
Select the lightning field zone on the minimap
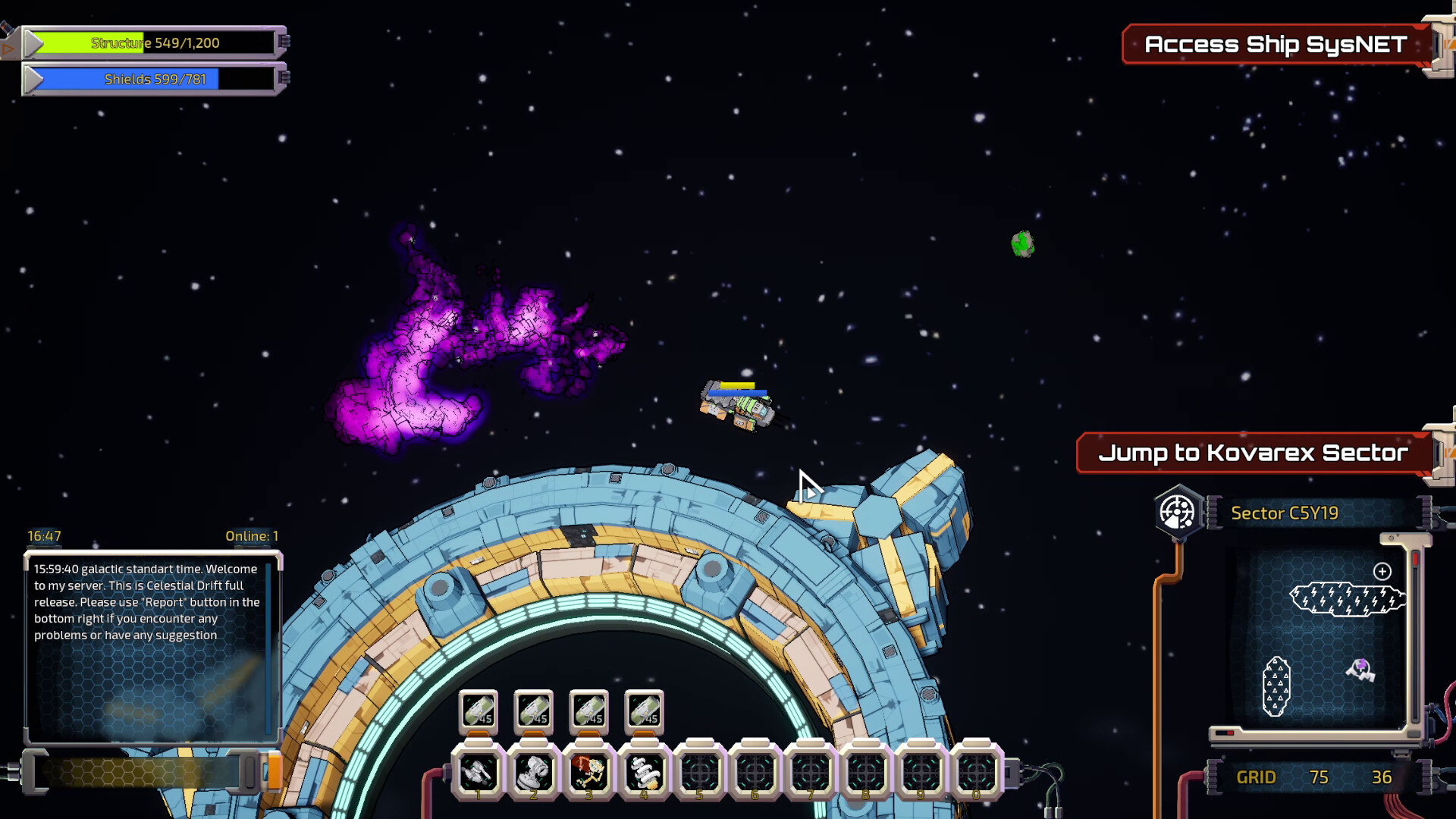[x=1348, y=599]
